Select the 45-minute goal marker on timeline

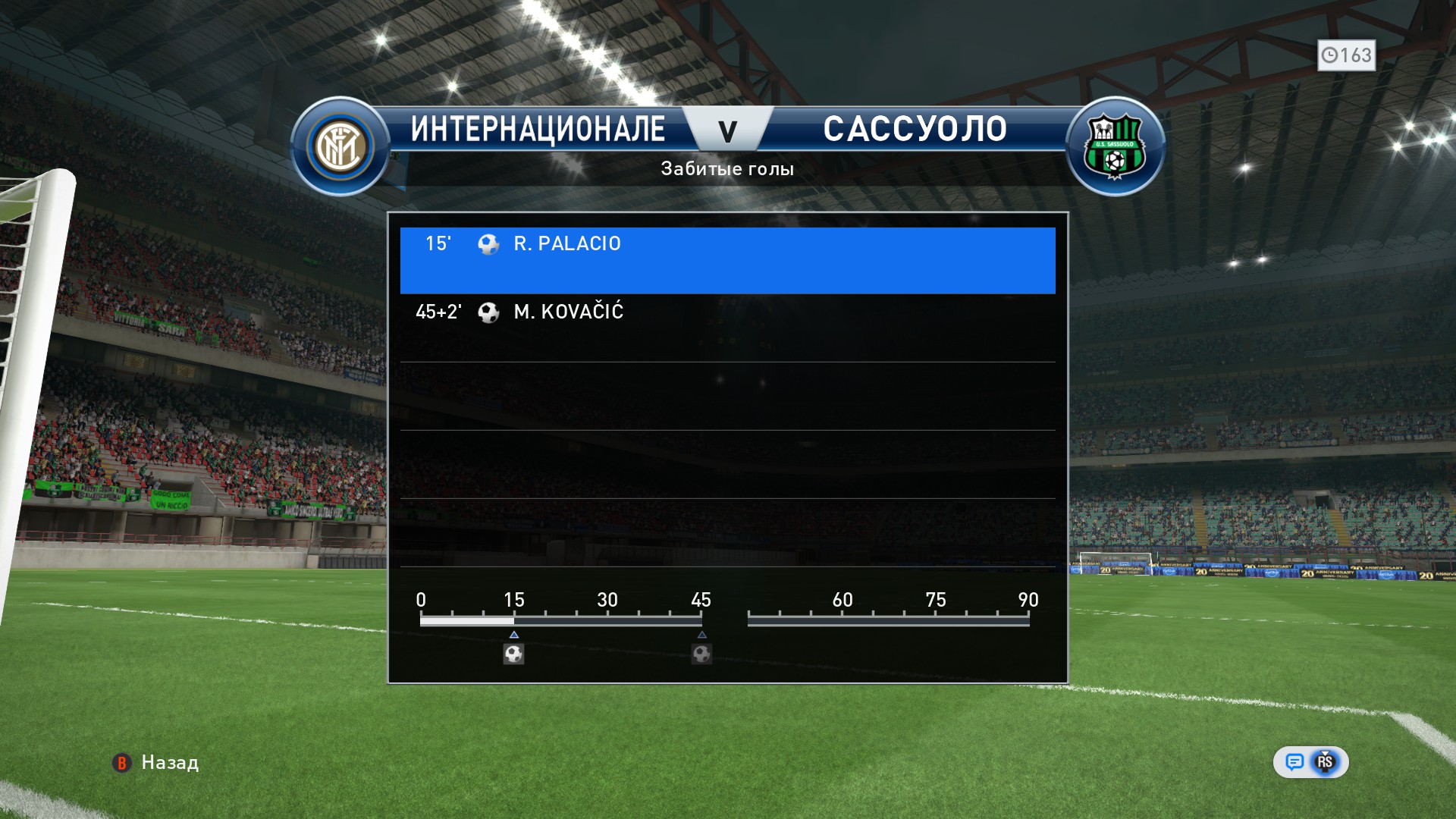pos(701,654)
